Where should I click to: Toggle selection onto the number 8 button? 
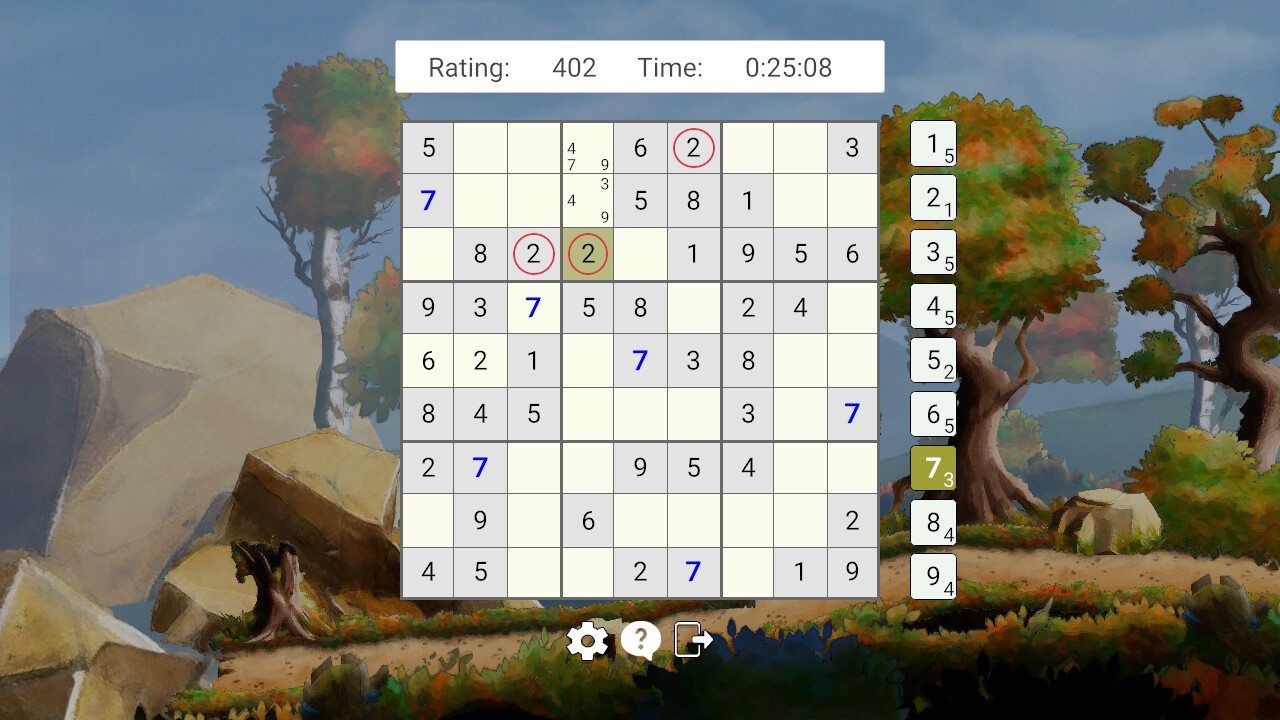click(x=933, y=522)
